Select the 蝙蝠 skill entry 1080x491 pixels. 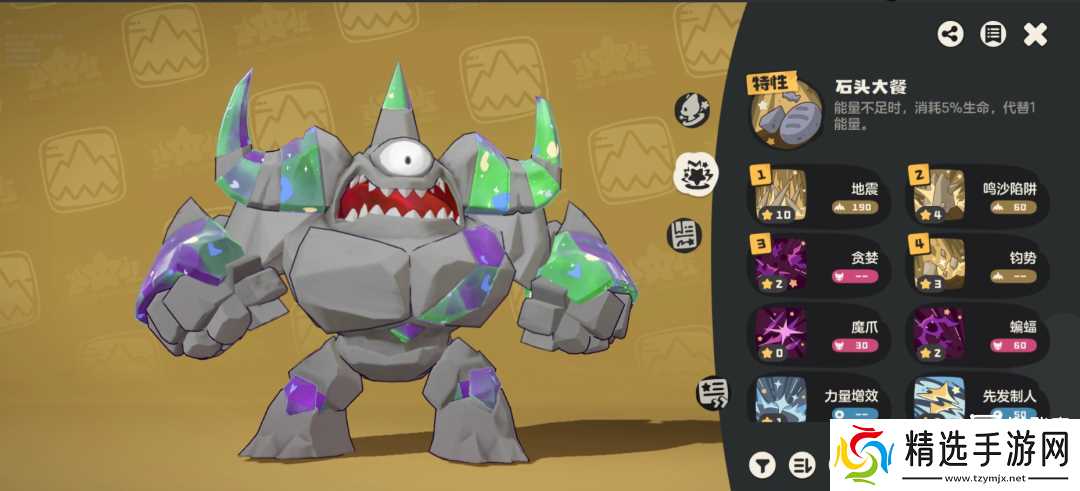[x=977, y=335]
